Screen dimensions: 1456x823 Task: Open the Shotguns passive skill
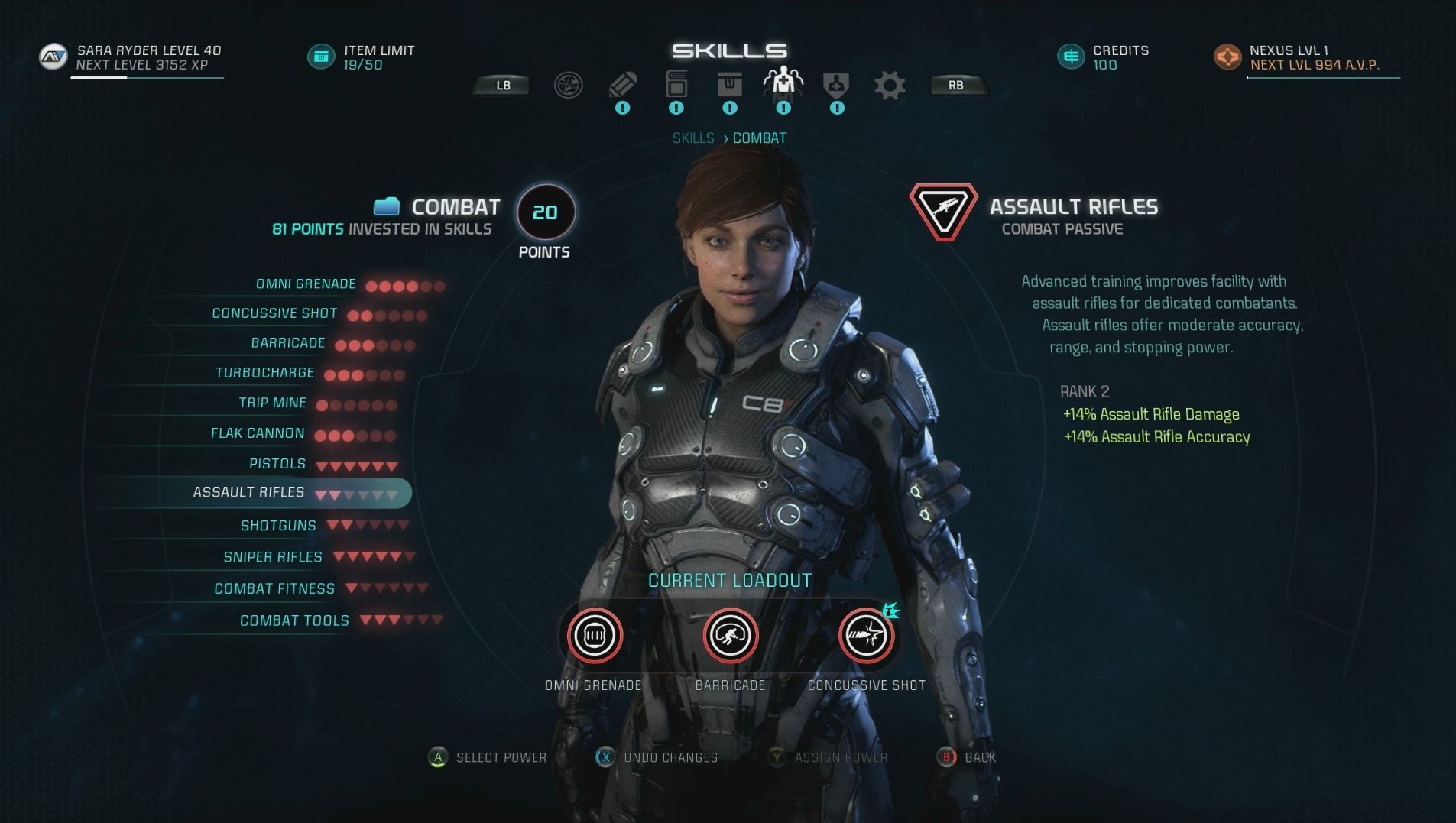coord(278,526)
